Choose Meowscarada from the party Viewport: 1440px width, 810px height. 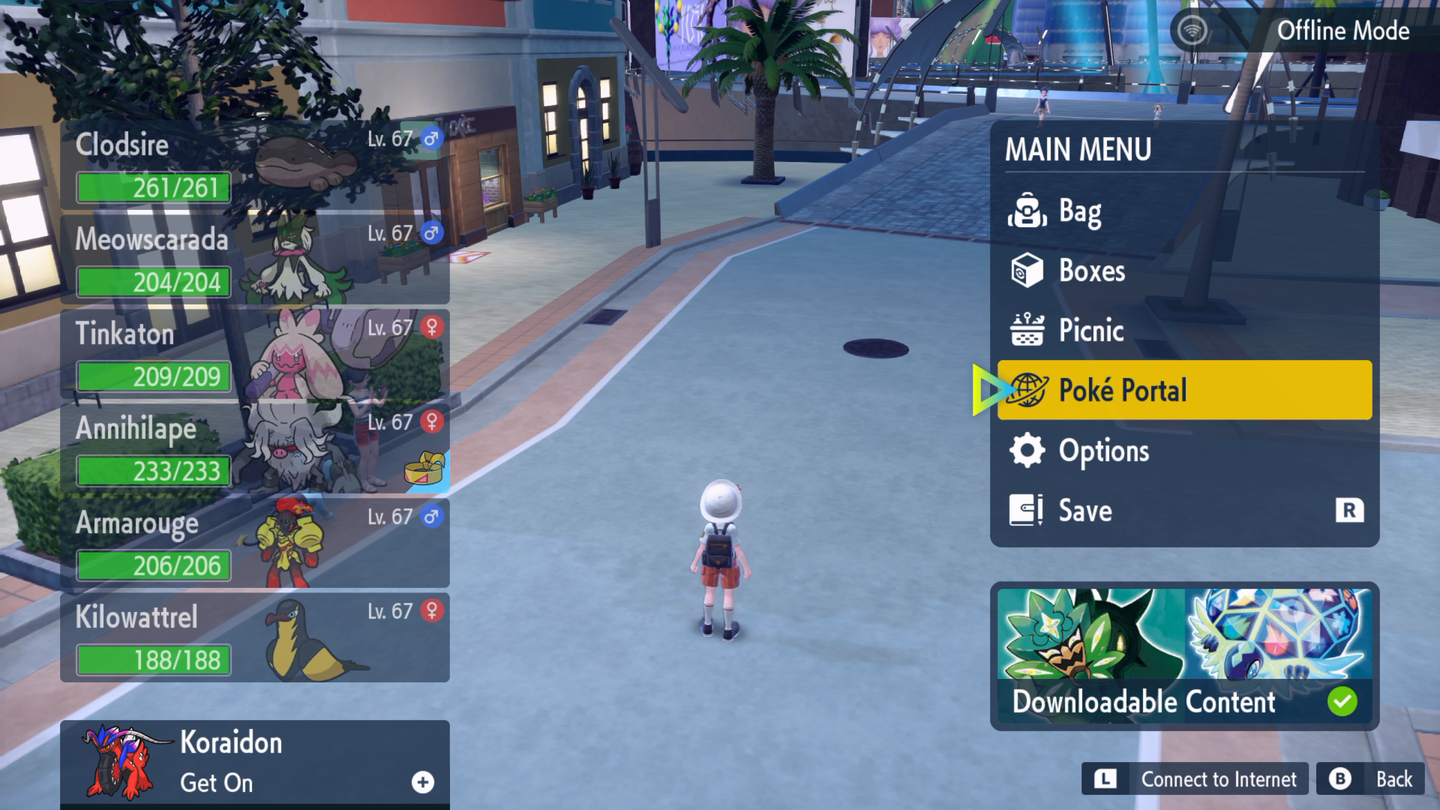tap(255, 260)
